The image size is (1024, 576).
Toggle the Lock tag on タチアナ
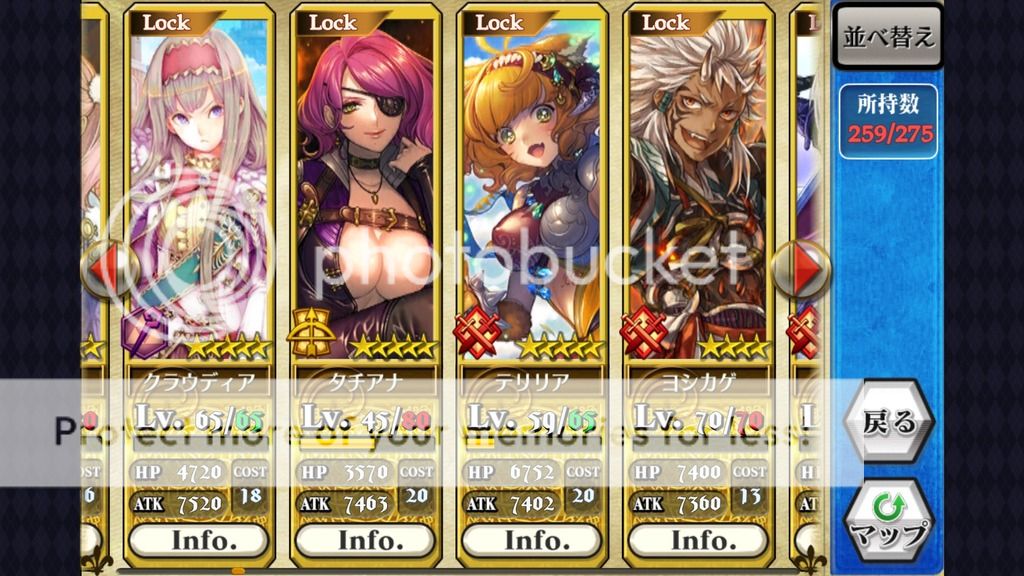tap(334, 22)
